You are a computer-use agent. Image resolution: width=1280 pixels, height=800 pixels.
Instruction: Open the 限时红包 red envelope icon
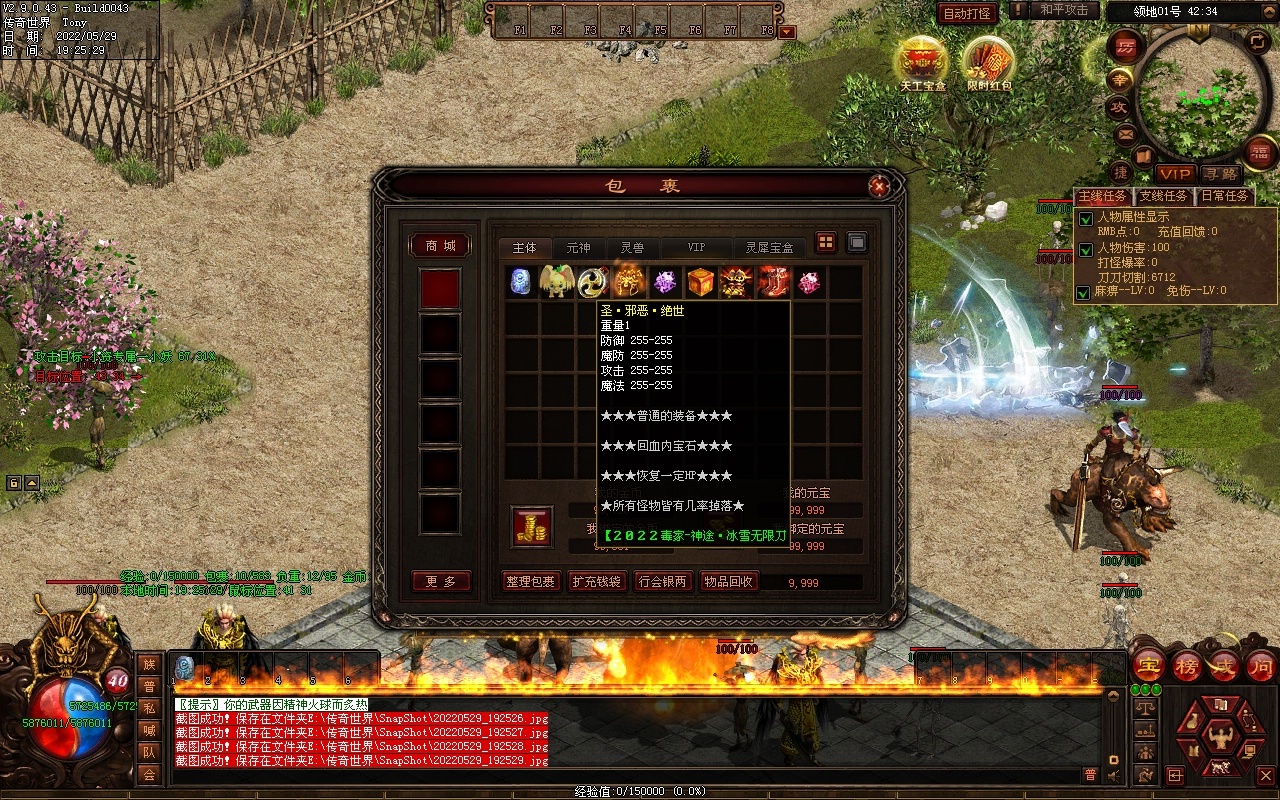(x=989, y=63)
